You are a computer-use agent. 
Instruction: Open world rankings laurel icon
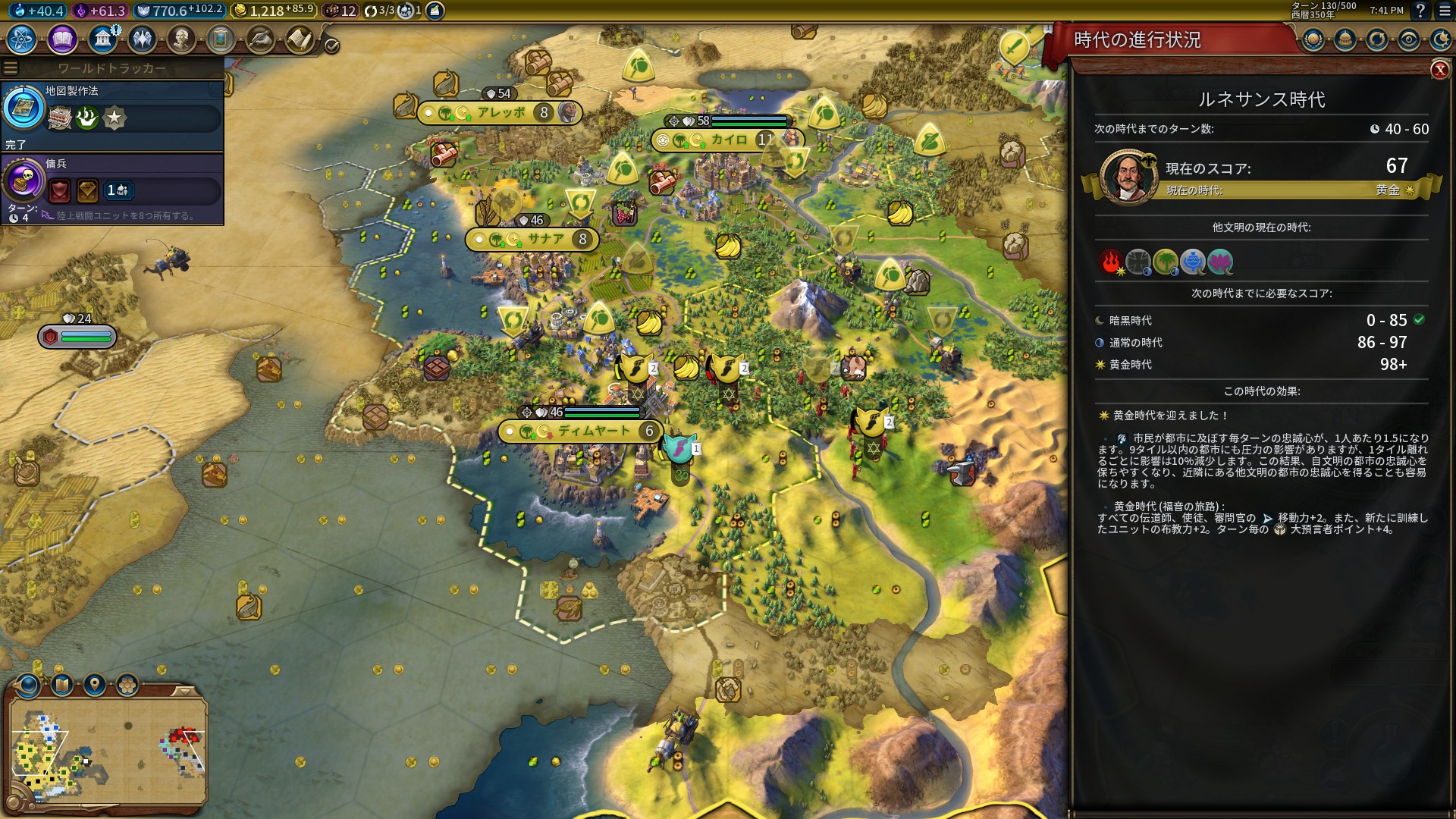tap(1313, 39)
